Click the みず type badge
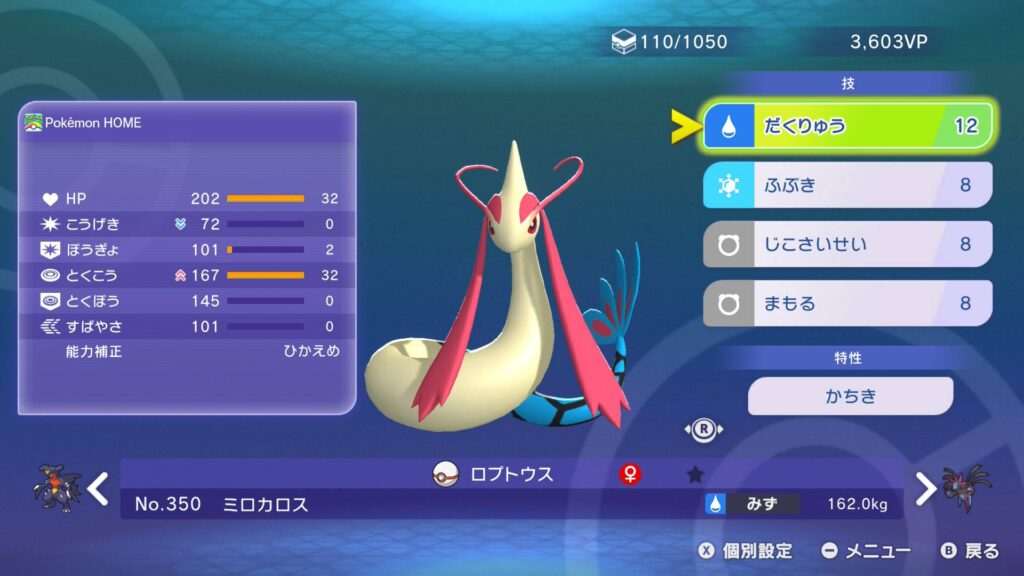 click(752, 504)
